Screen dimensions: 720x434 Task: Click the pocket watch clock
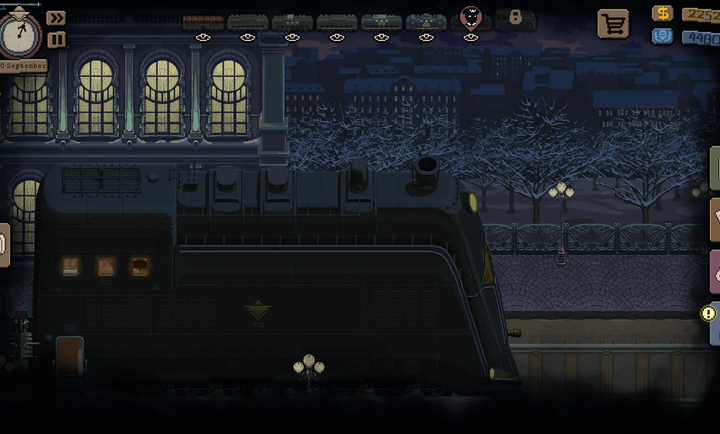(x=19, y=34)
